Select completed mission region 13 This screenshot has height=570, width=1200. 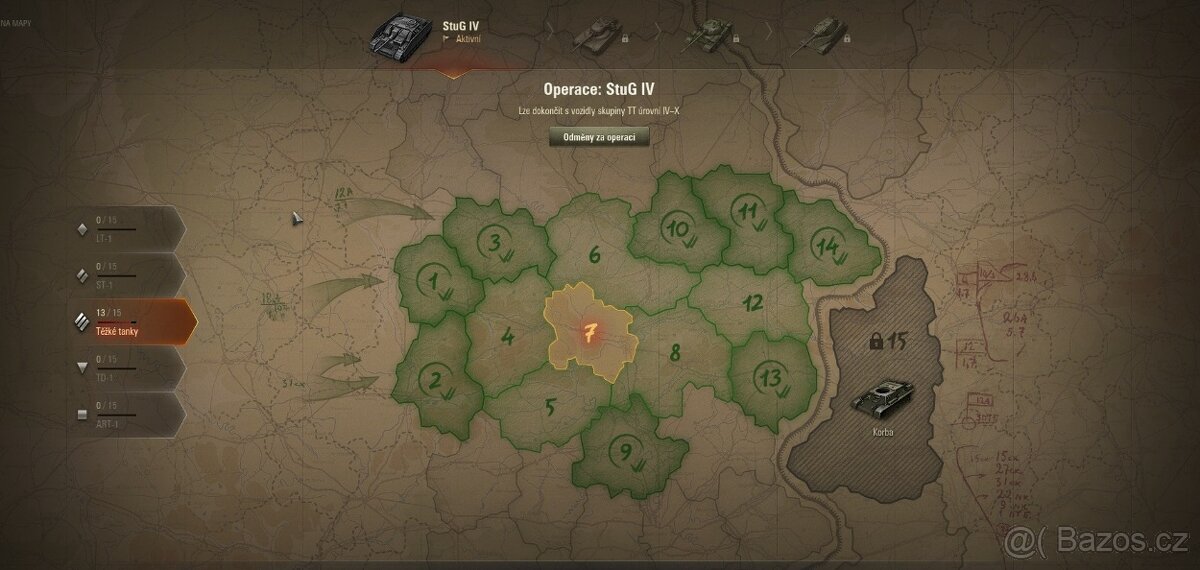point(771,378)
